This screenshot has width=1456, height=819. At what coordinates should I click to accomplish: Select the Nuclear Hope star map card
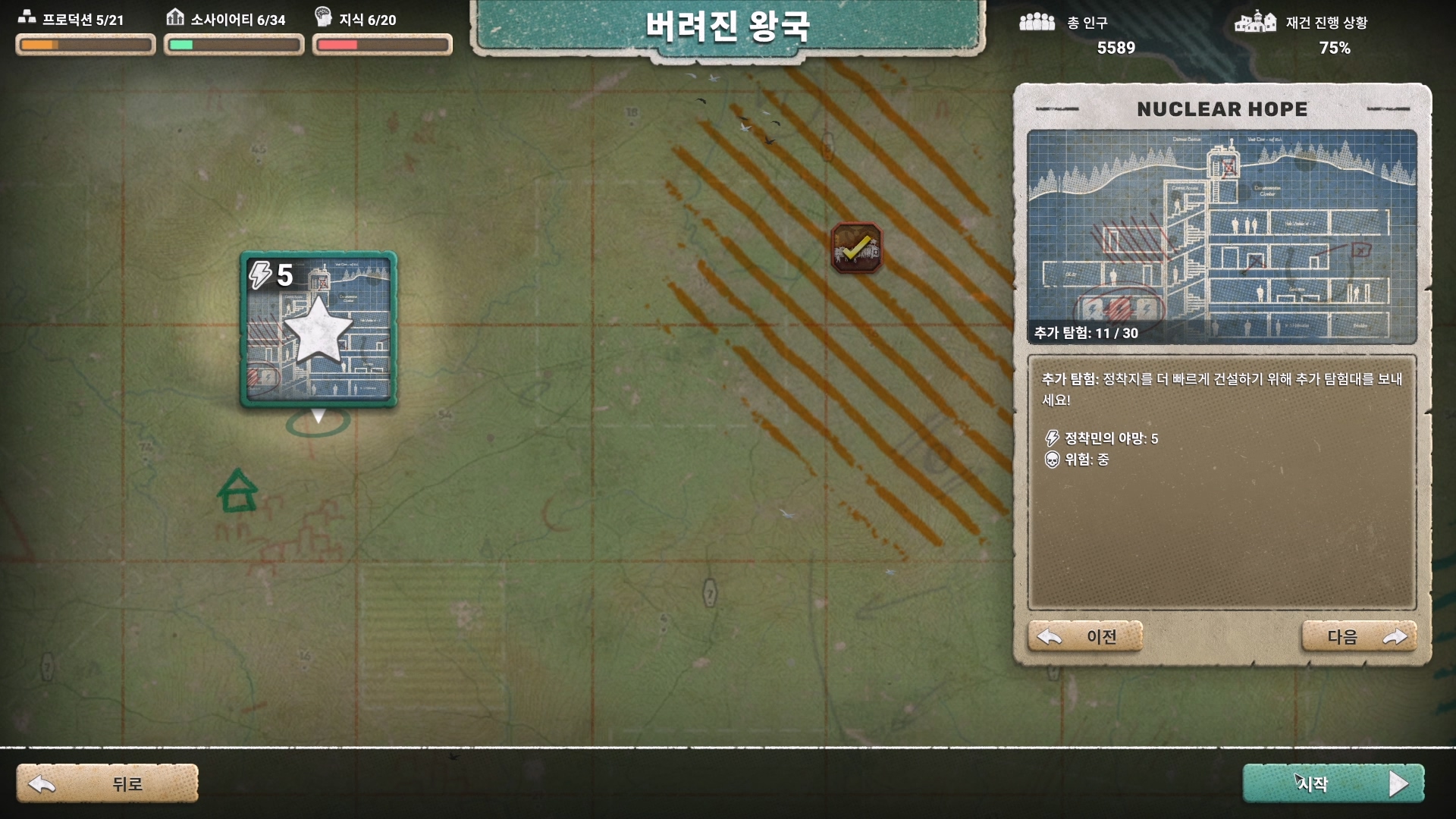point(318,329)
